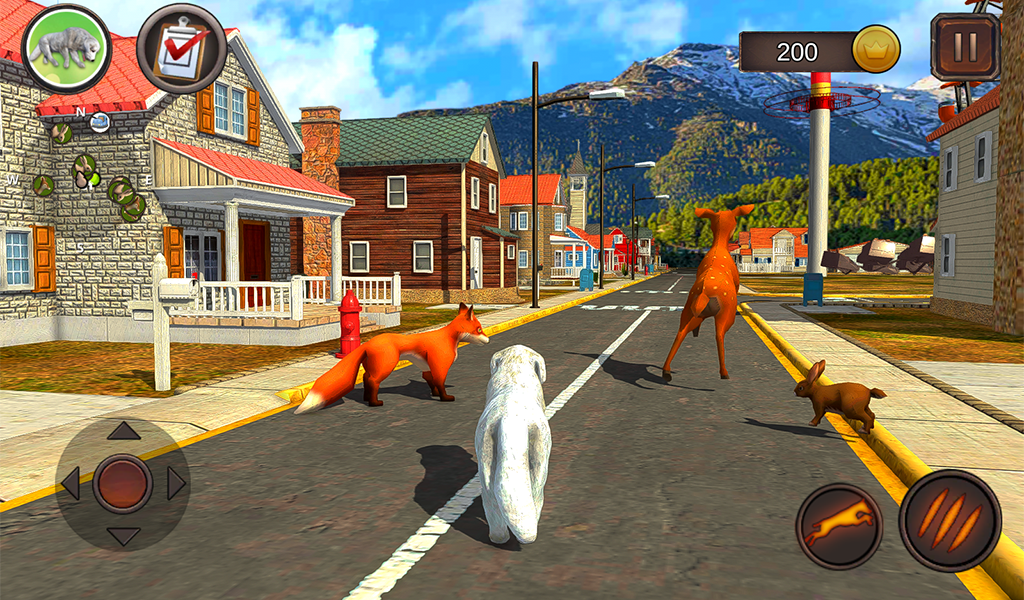Click the red joystick center knob

(123, 484)
